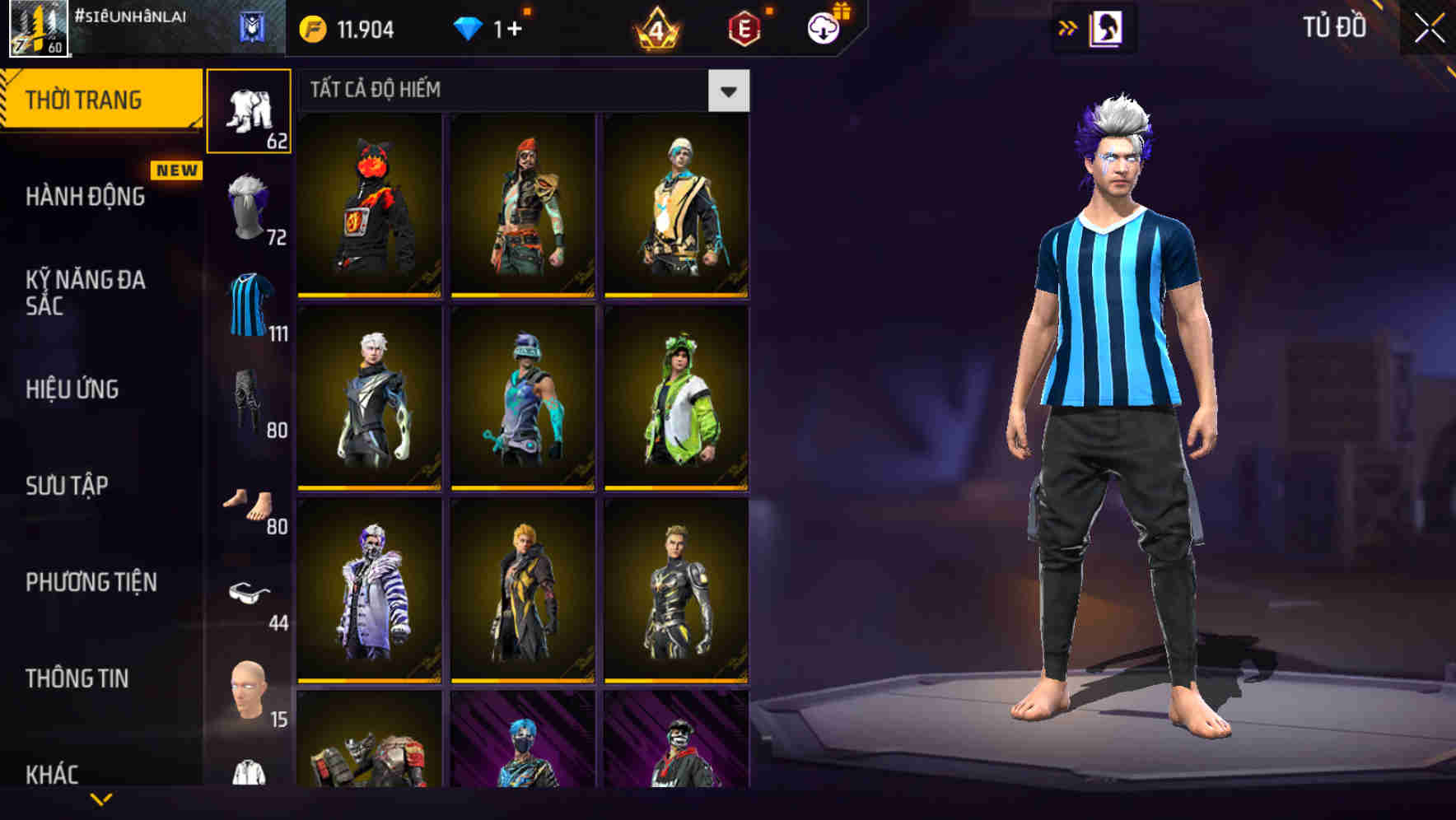Switch to the HÀNH ĐỘNG tab
Screen dimensions: 1456x820
pyautogui.click(x=85, y=198)
